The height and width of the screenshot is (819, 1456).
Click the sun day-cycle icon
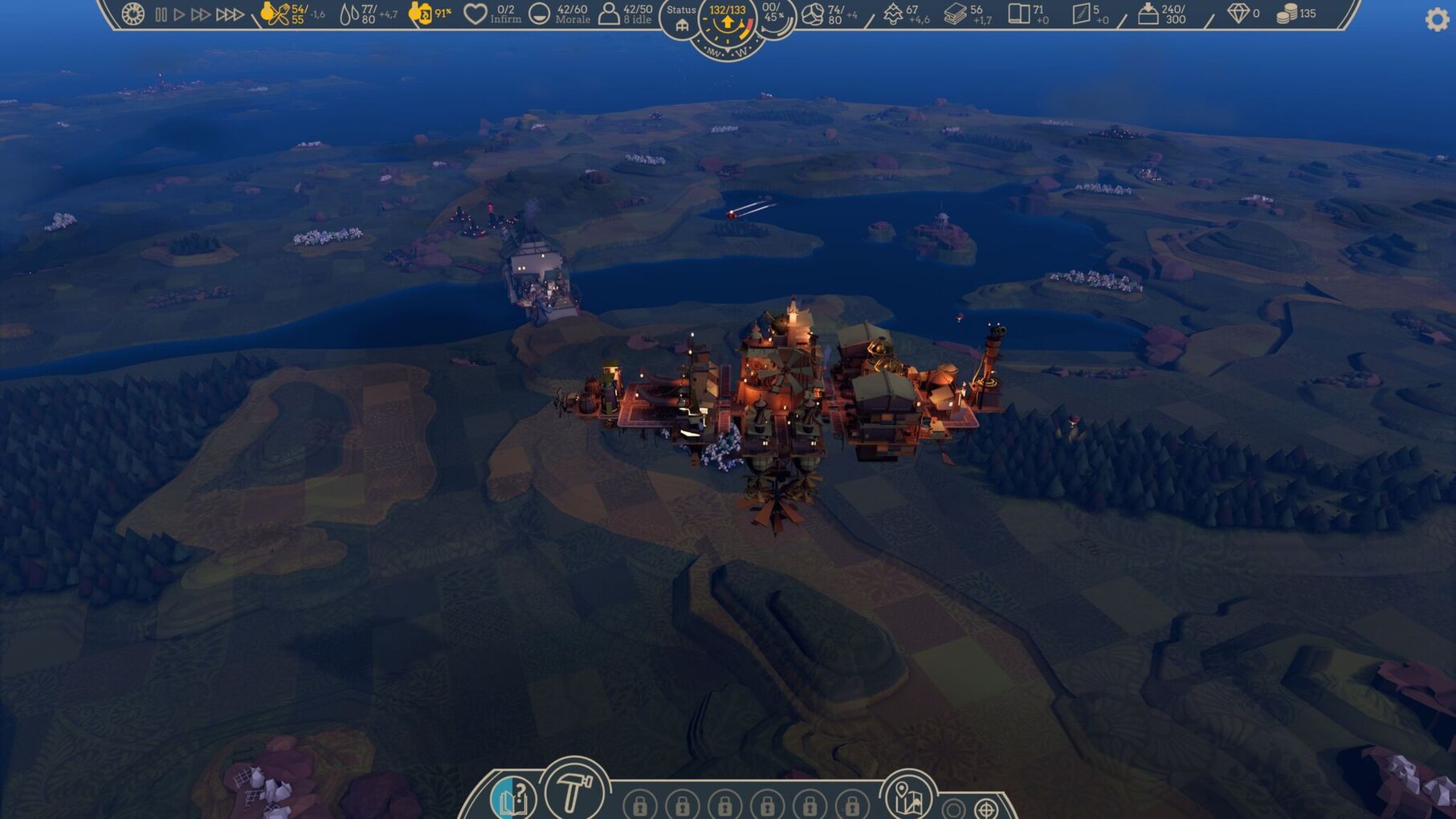click(133, 14)
